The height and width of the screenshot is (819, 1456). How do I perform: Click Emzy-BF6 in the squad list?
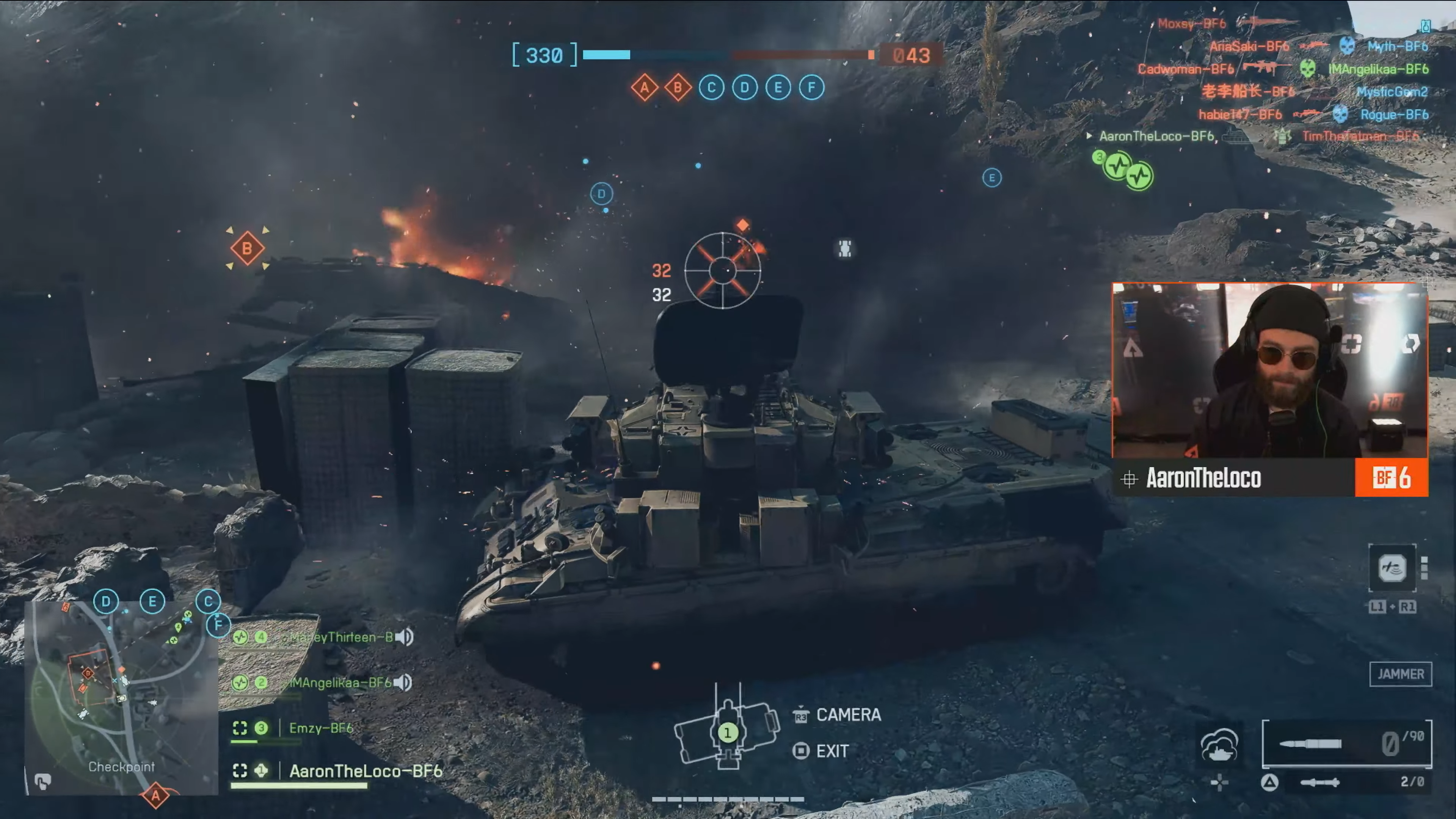[x=322, y=728]
